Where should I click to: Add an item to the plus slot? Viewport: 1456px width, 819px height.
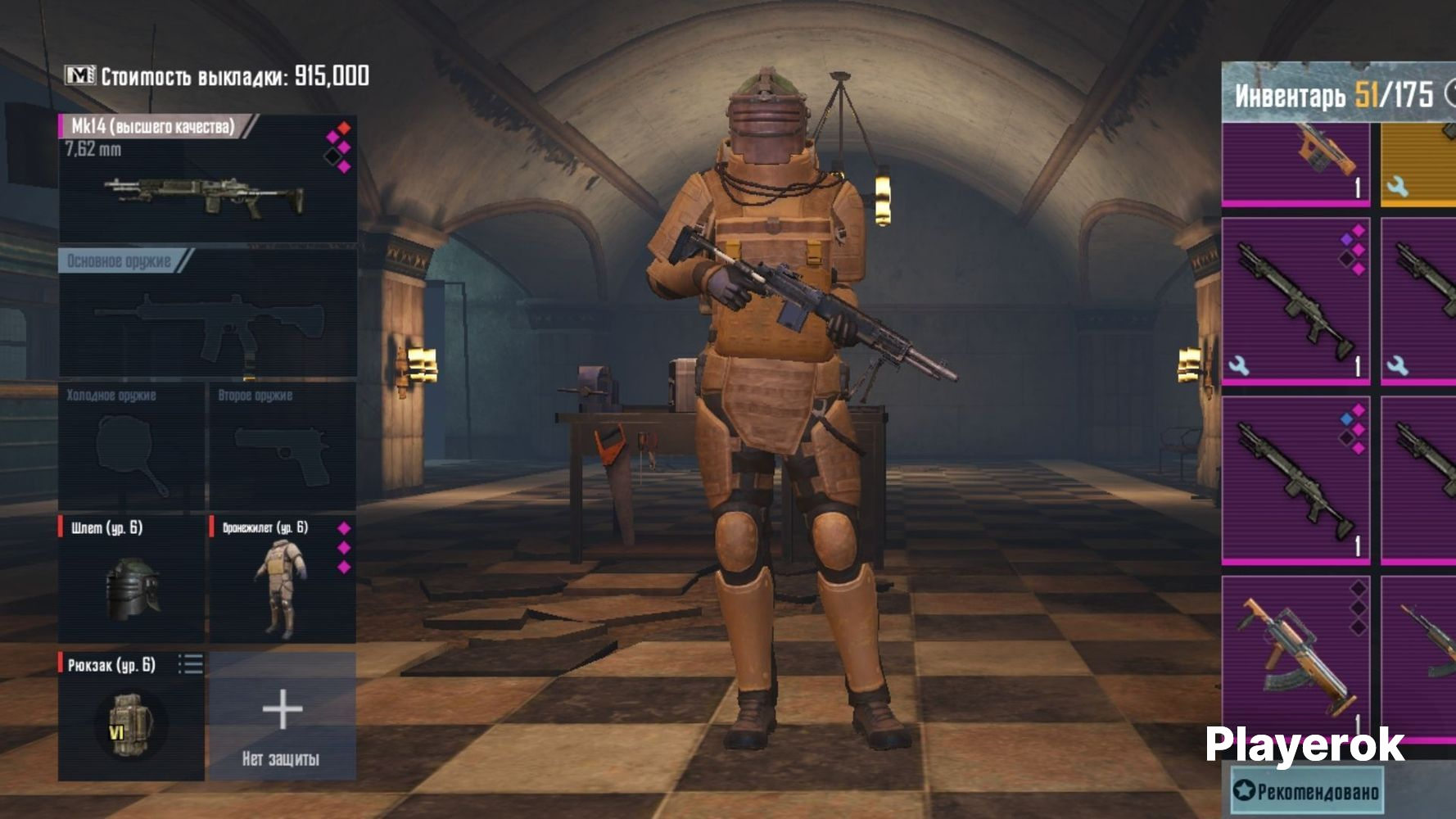[x=283, y=717]
